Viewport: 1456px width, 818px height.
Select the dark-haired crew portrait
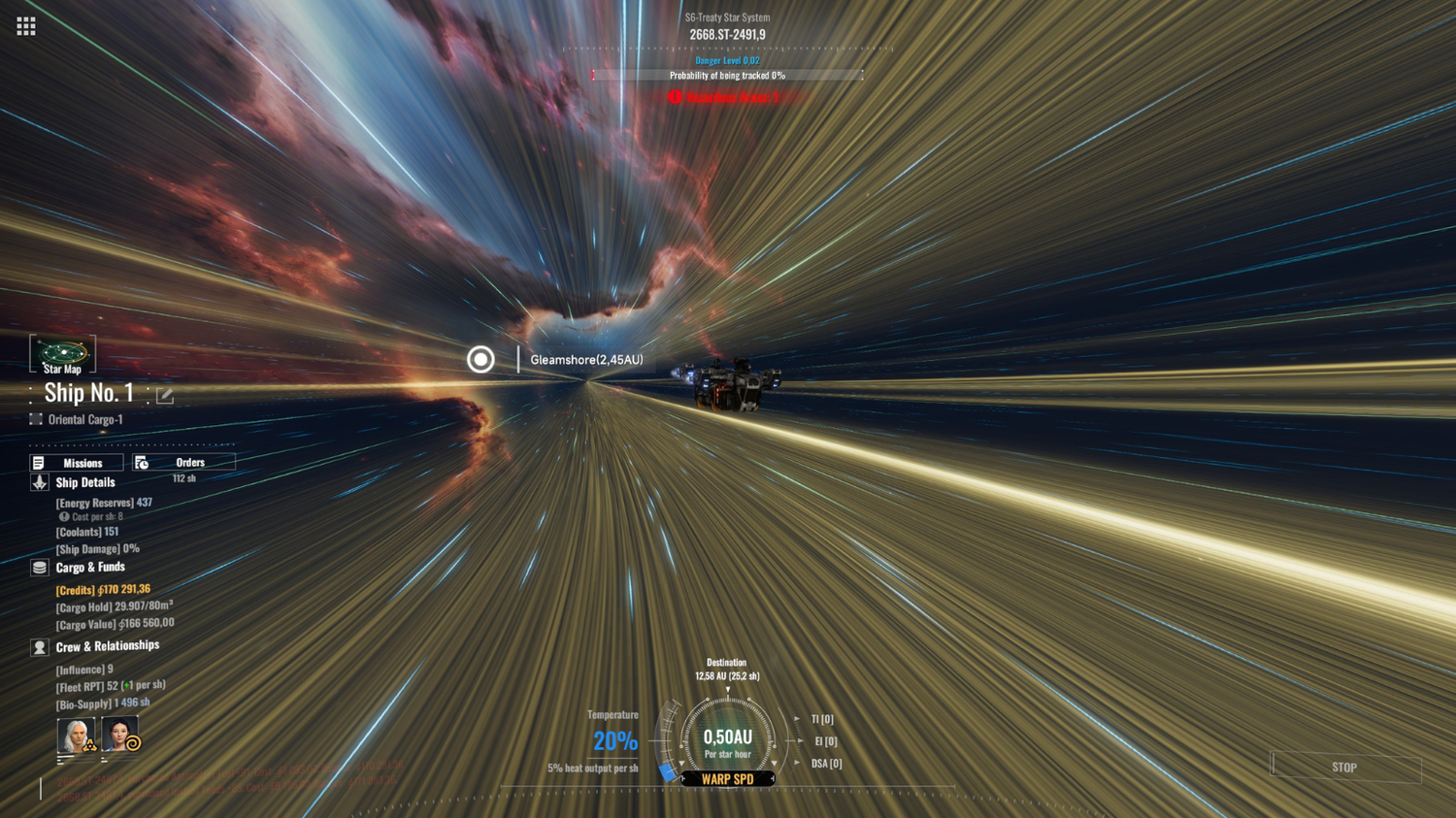coord(120,735)
